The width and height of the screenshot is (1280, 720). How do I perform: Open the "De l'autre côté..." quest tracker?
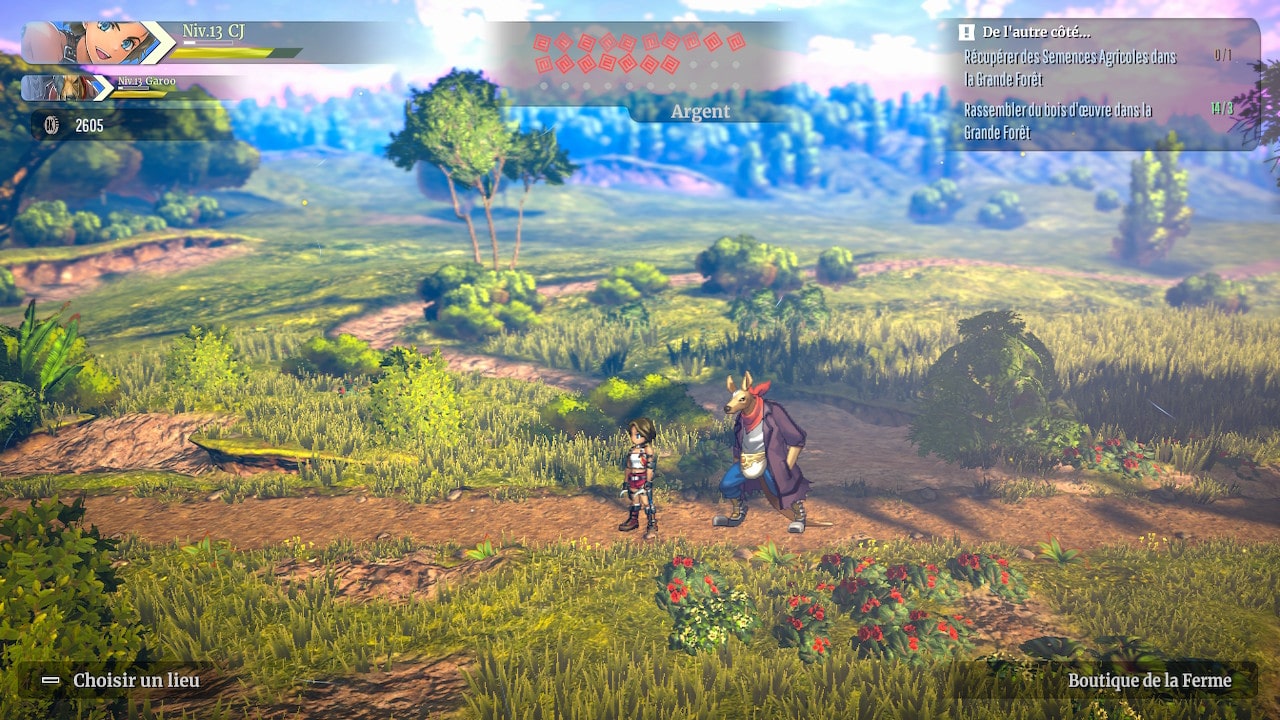tap(1035, 32)
